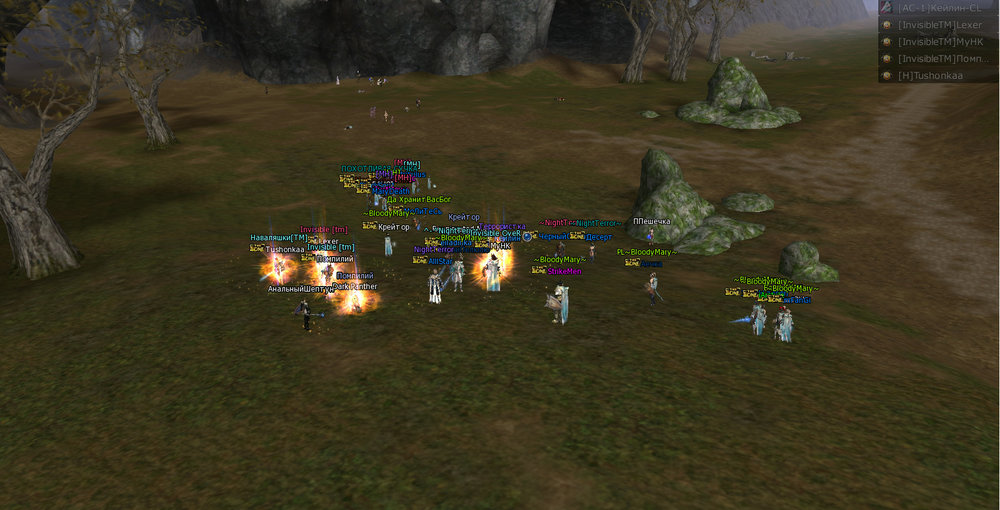Select the [InvisibleTM]Помп... list entry
The width and height of the screenshot is (1000, 510).
938,58
